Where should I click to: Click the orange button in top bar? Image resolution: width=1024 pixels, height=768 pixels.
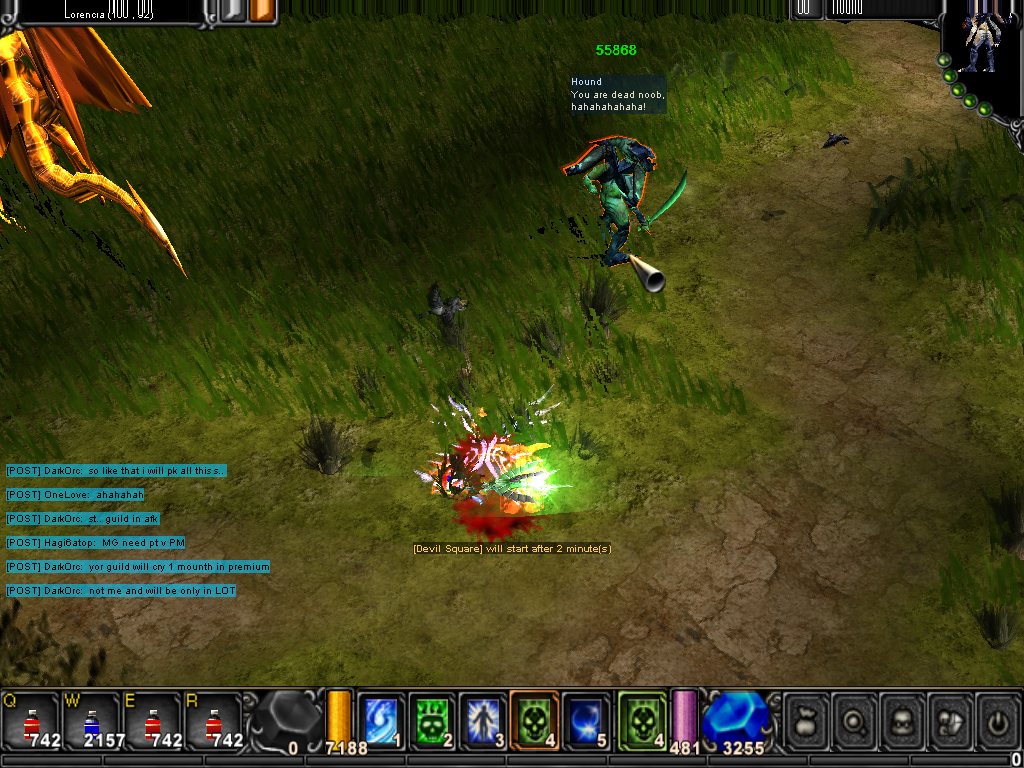pos(262,10)
